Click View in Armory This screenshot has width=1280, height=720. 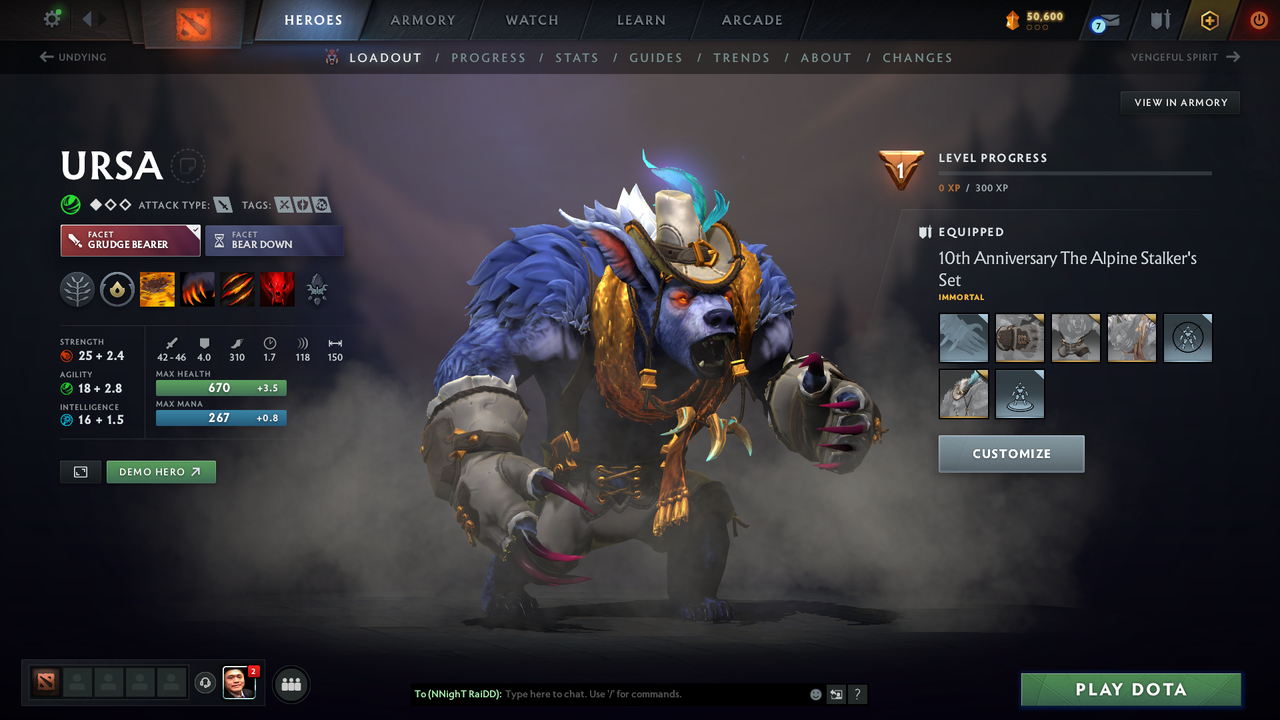click(x=1179, y=102)
